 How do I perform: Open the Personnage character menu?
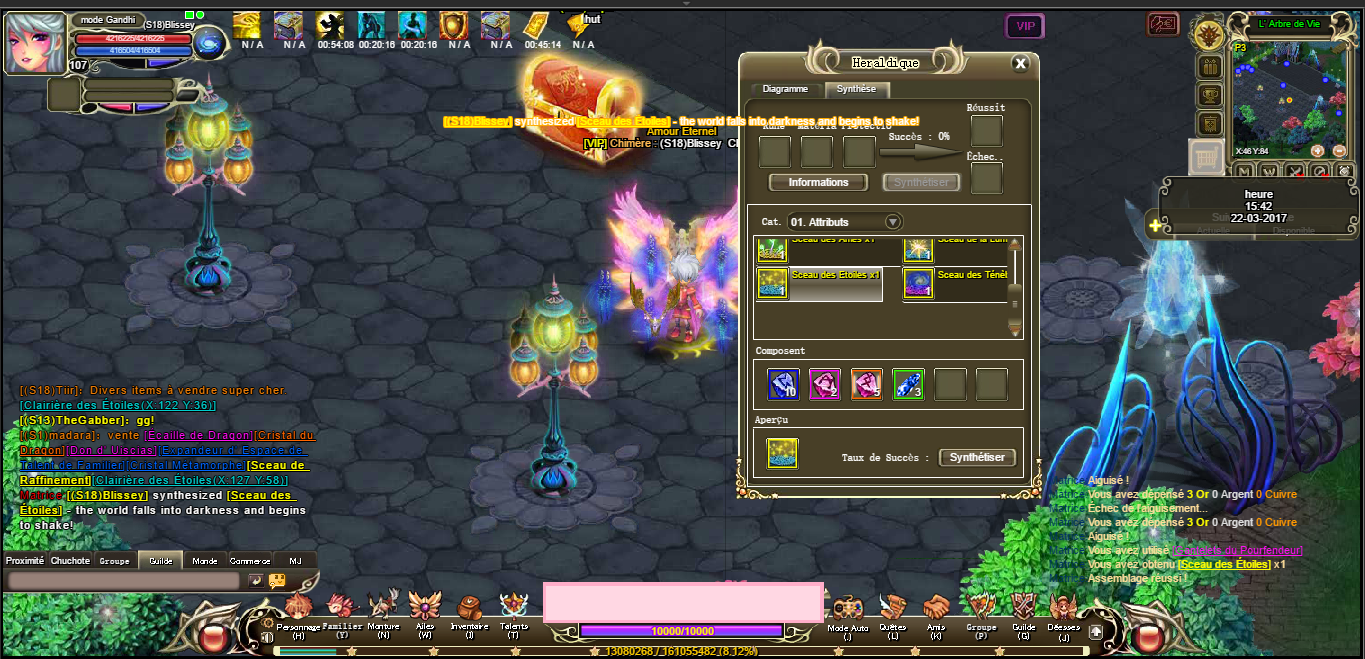(x=298, y=608)
